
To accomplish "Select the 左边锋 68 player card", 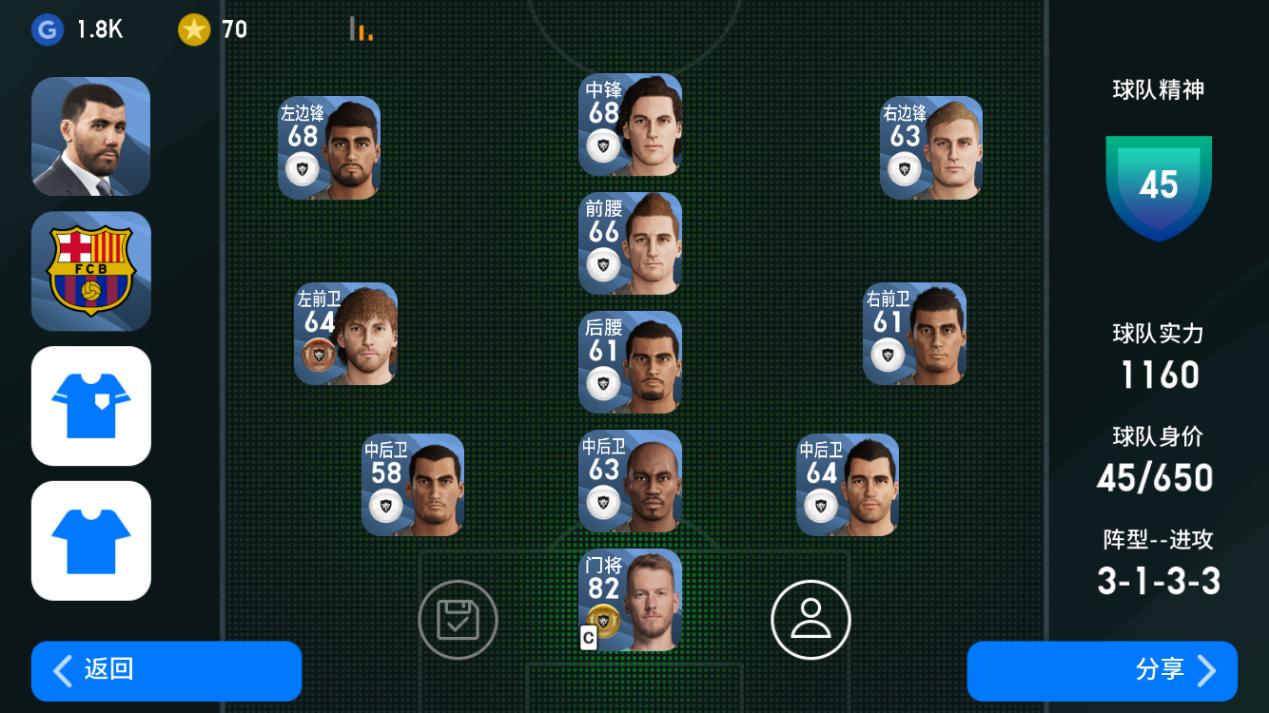I will tap(329, 148).
